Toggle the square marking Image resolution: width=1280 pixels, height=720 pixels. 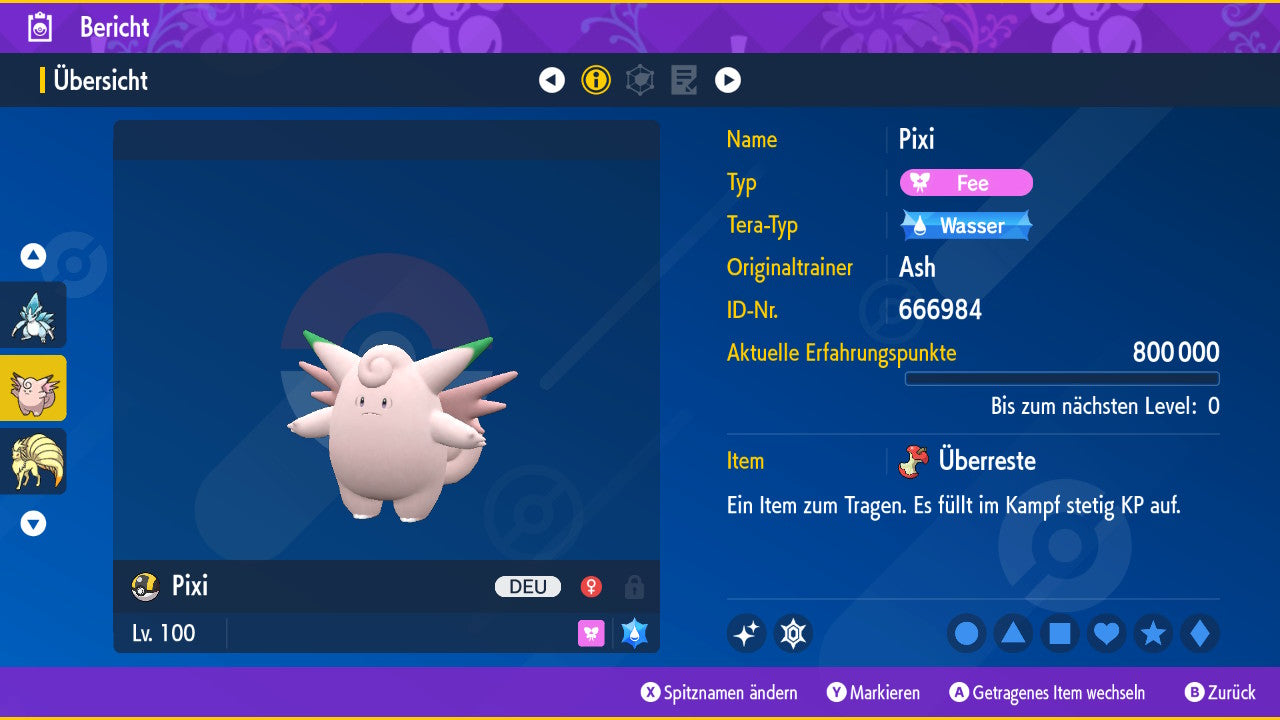pos(1059,634)
